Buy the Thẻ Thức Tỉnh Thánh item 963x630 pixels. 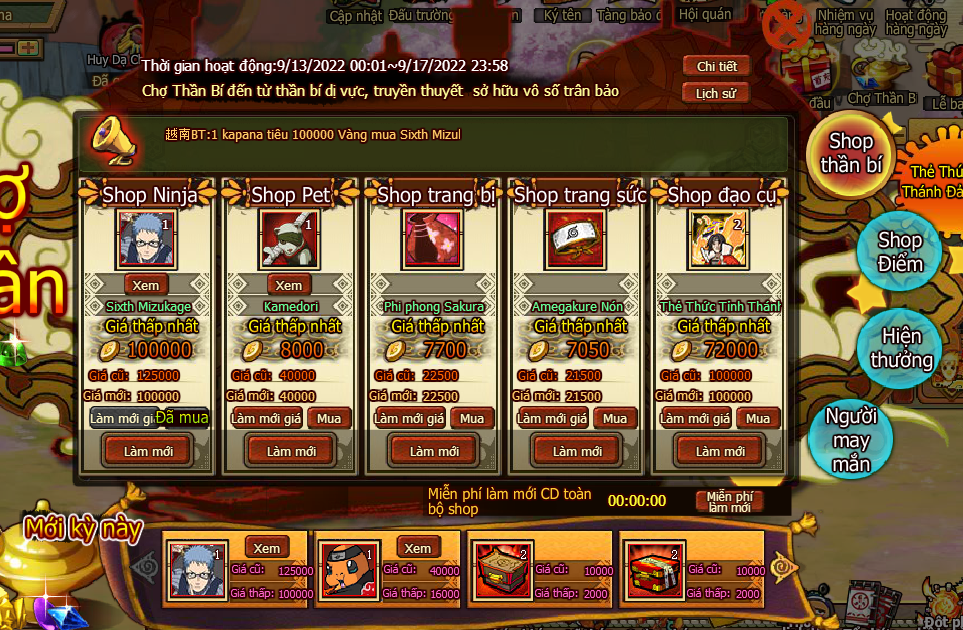pyautogui.click(x=758, y=418)
